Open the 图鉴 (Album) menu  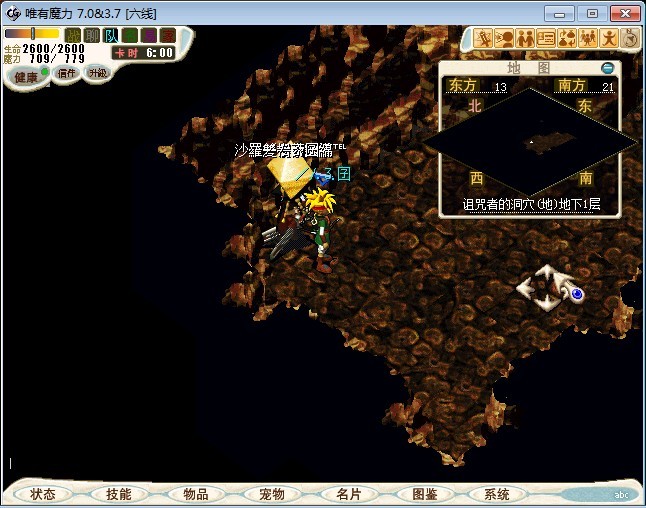point(424,494)
